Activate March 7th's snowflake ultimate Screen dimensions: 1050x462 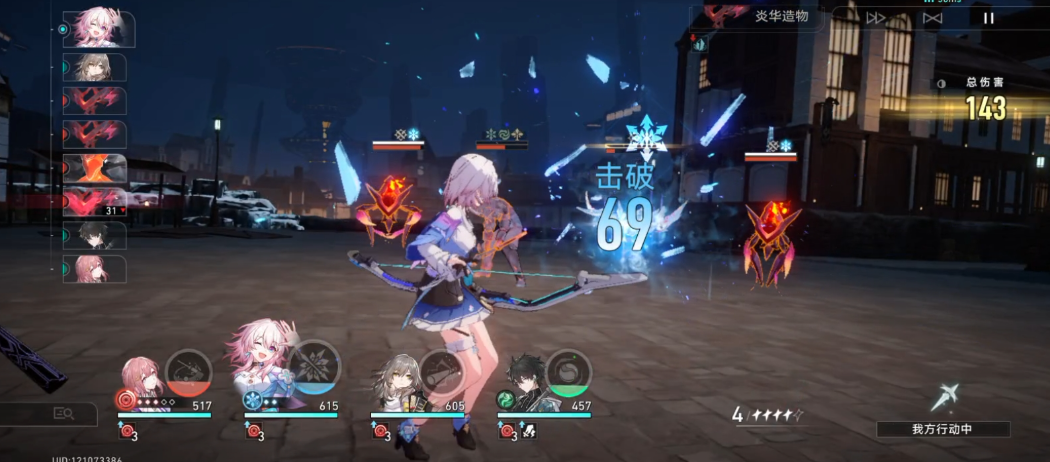(x=314, y=371)
